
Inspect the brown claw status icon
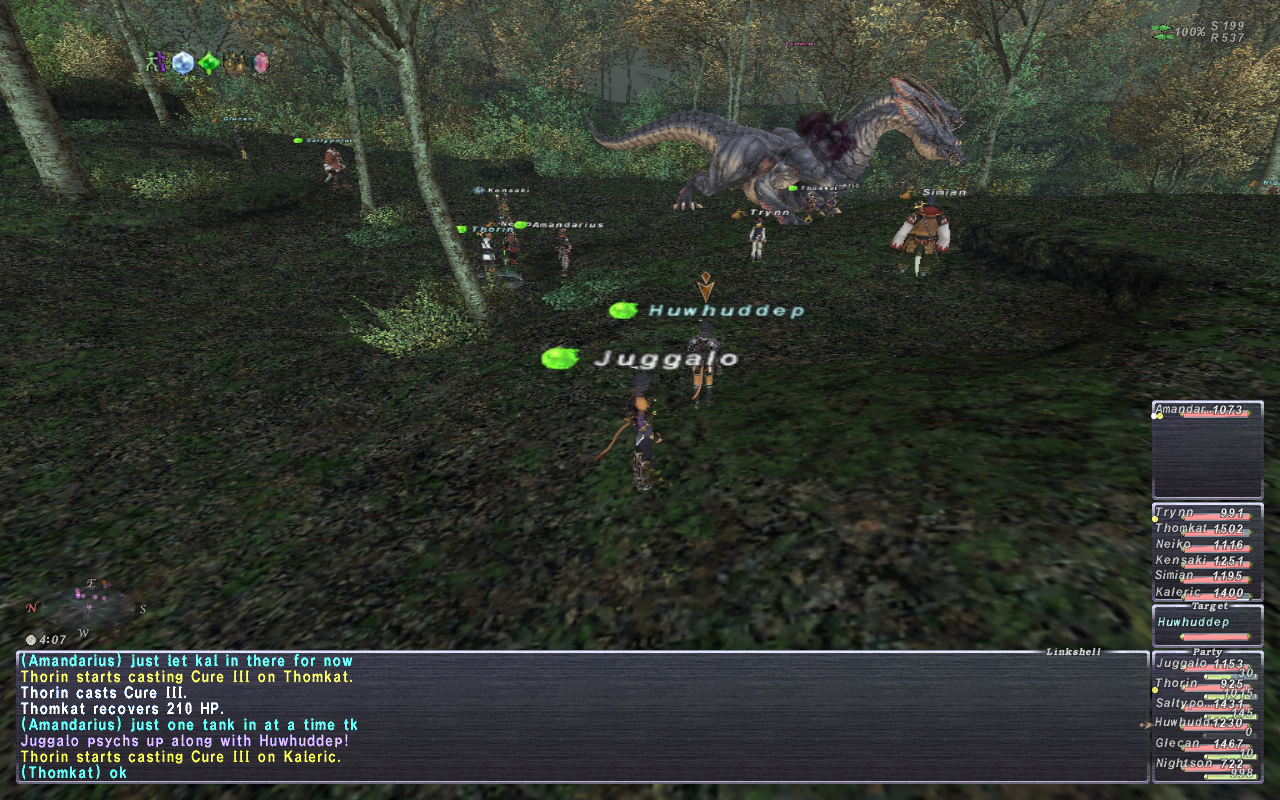click(235, 63)
